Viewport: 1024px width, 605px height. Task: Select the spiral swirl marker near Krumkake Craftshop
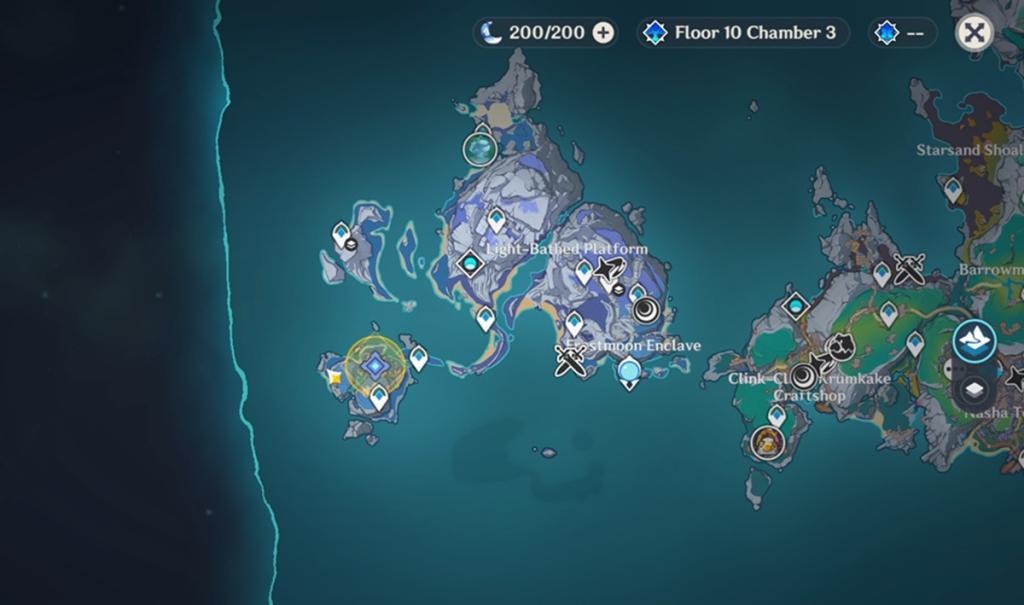click(803, 377)
